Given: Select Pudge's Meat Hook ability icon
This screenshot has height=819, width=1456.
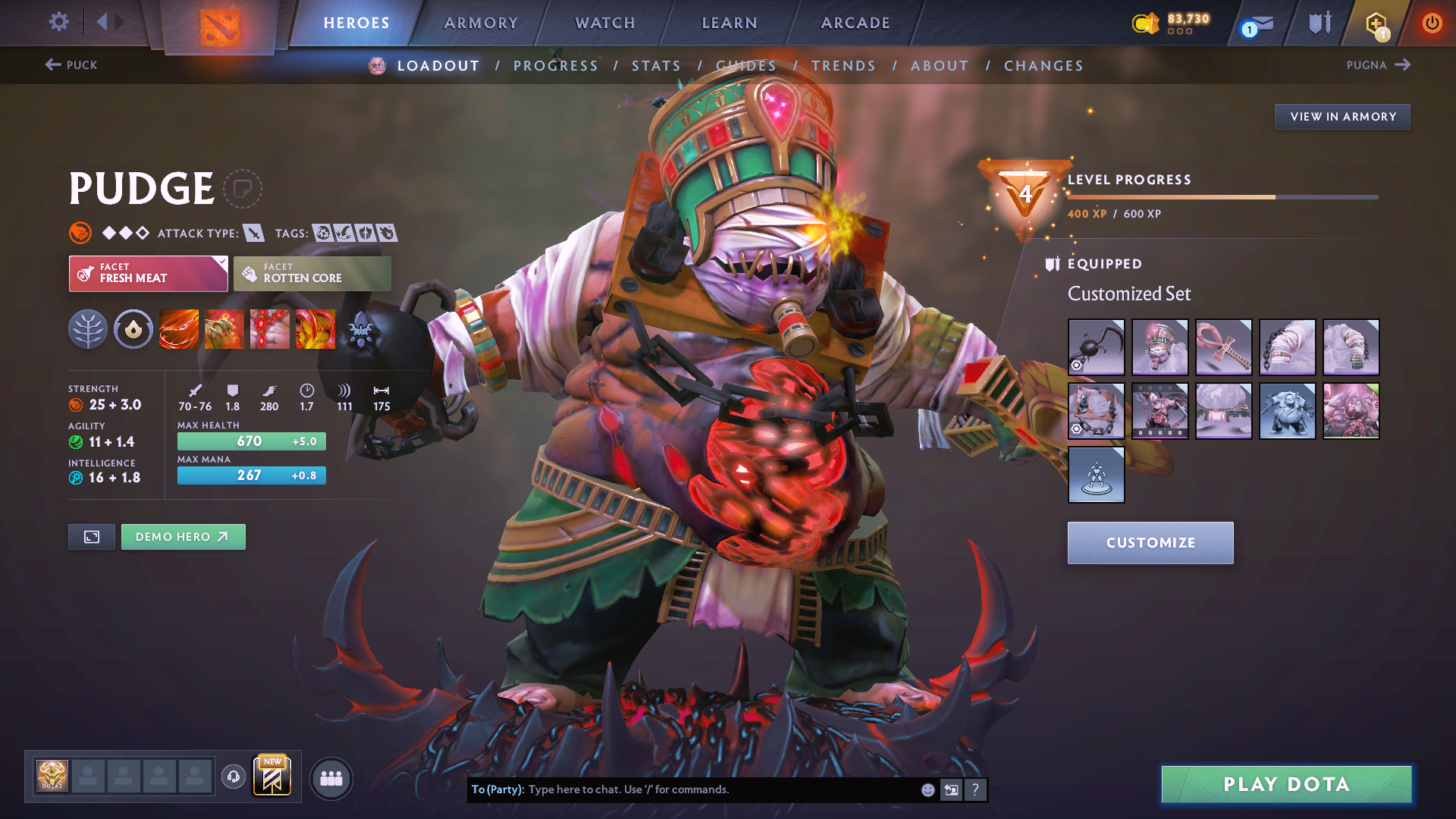Looking at the screenshot, I should click(179, 329).
